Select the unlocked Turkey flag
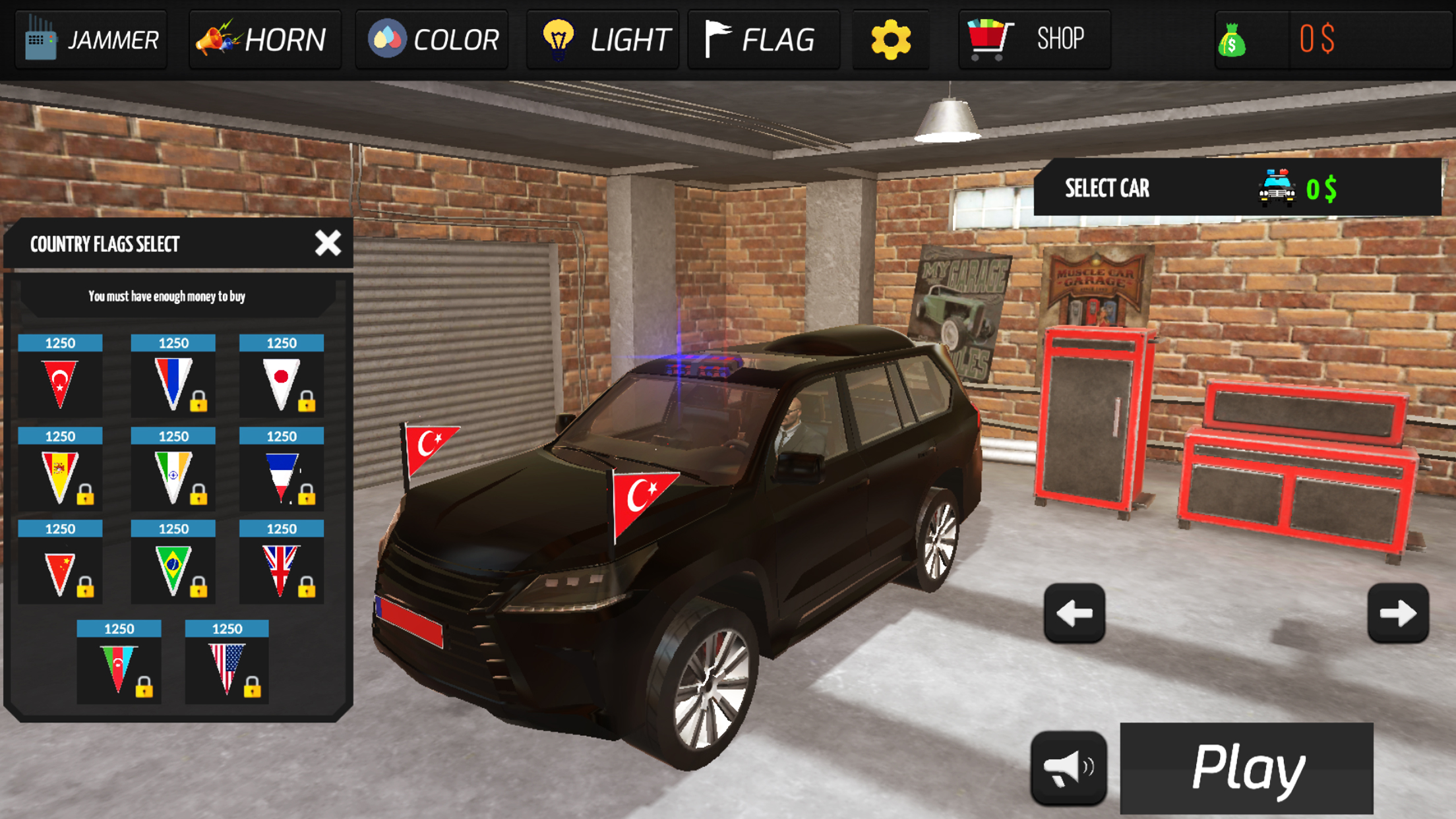 pyautogui.click(x=59, y=382)
